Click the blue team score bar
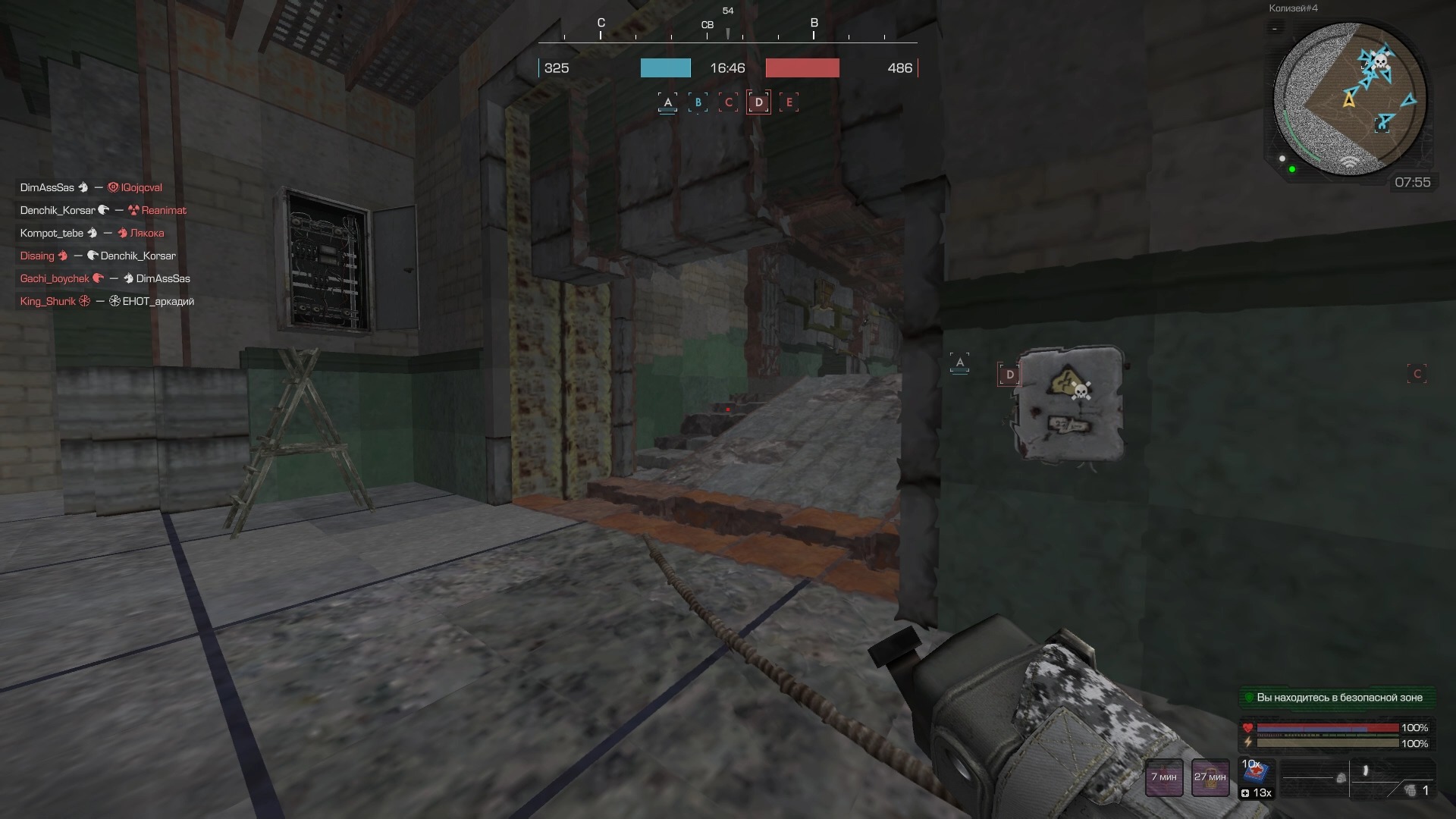1456x819 pixels. pyautogui.click(x=665, y=67)
